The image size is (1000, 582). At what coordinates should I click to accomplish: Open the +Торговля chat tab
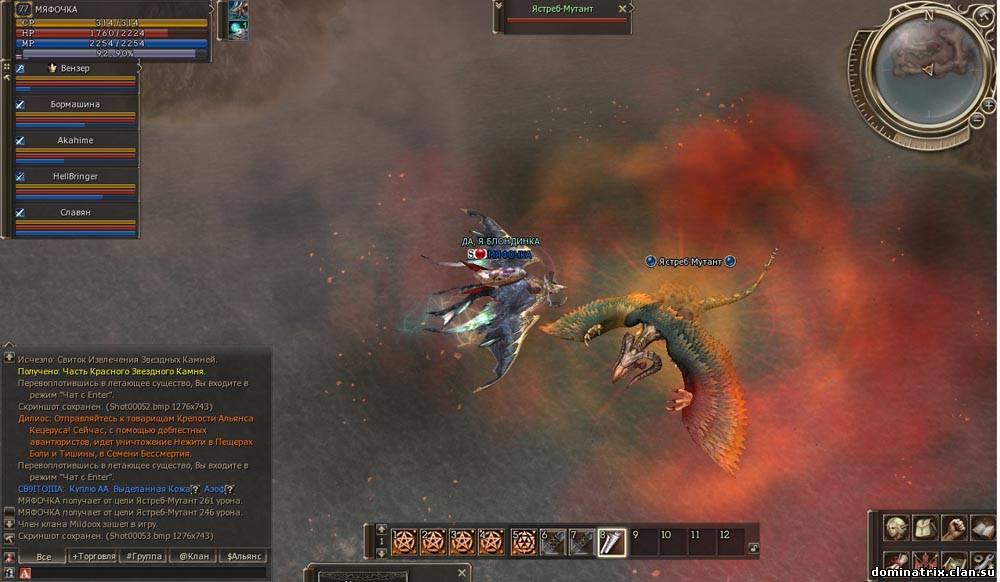(93, 556)
